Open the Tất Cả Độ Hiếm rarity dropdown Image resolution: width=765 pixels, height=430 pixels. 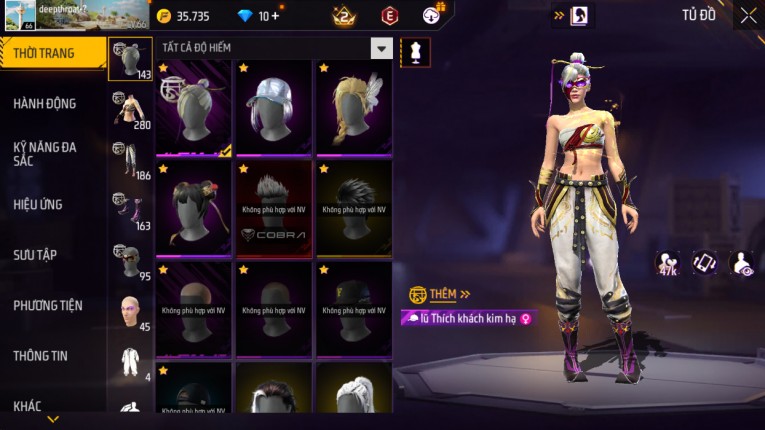tap(381, 48)
